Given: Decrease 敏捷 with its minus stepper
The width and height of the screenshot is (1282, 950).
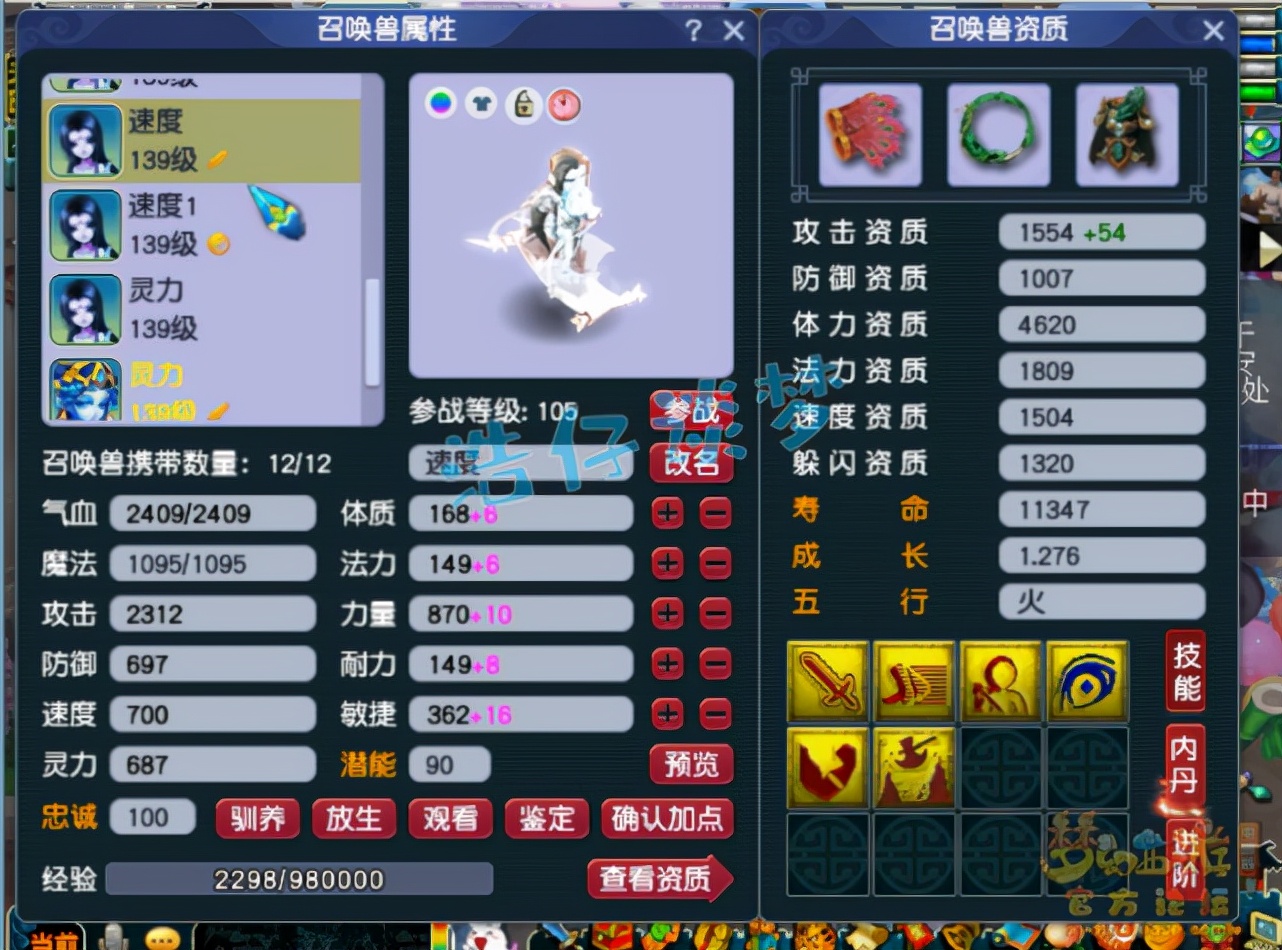Looking at the screenshot, I should (x=714, y=714).
